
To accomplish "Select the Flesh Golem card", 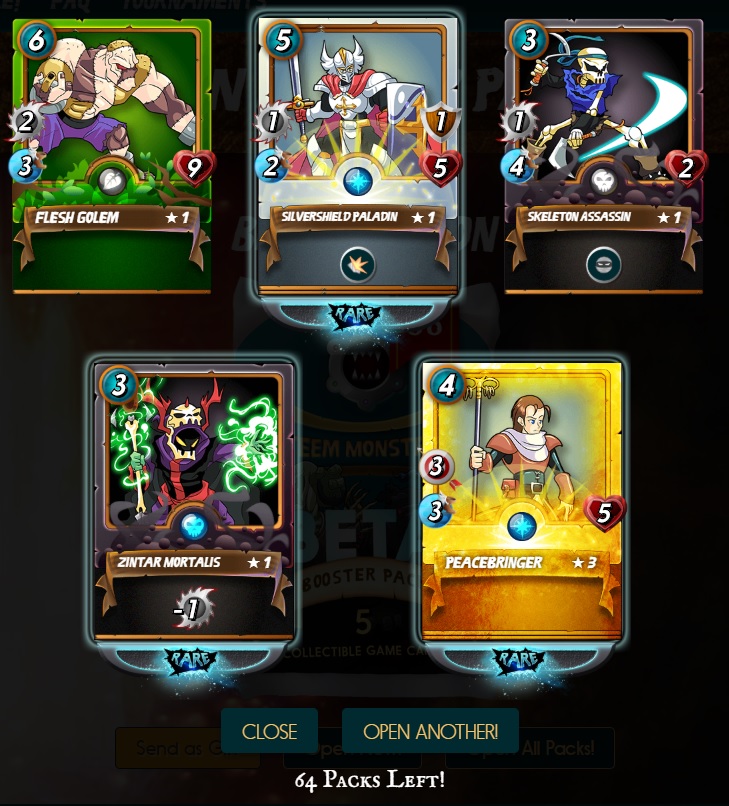I will (x=111, y=155).
